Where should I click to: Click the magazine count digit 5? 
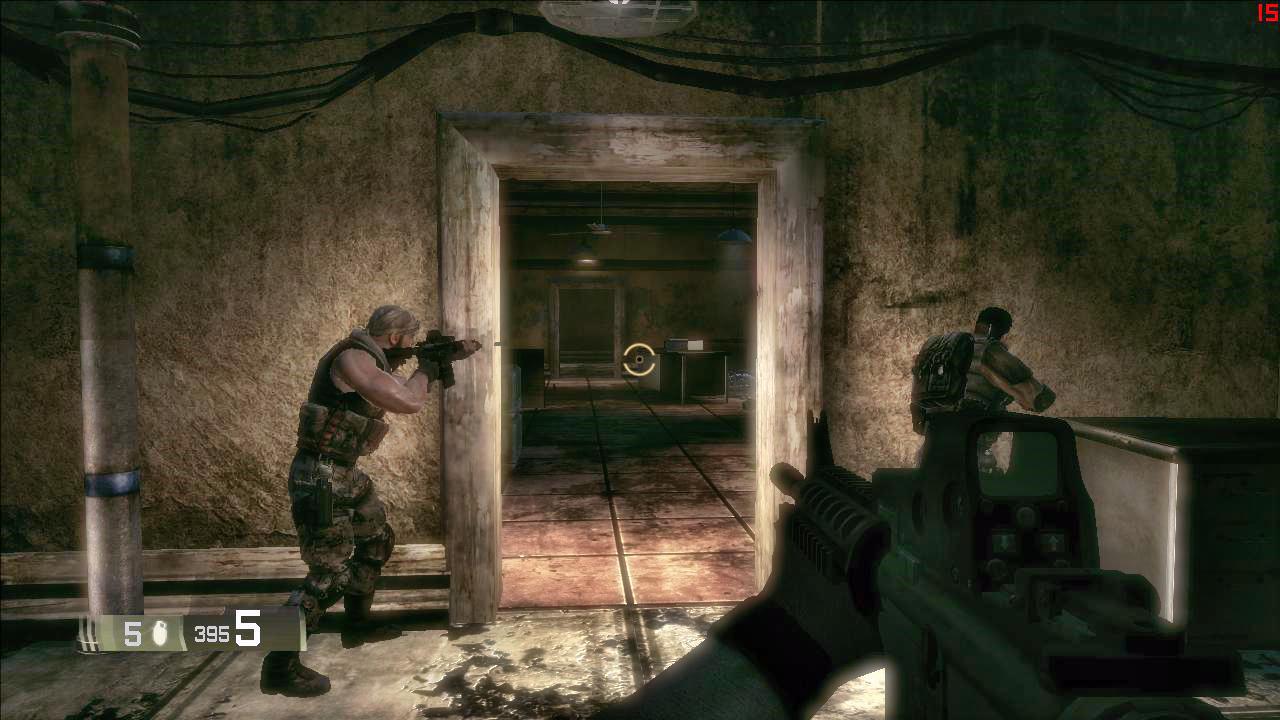pyautogui.click(x=247, y=629)
